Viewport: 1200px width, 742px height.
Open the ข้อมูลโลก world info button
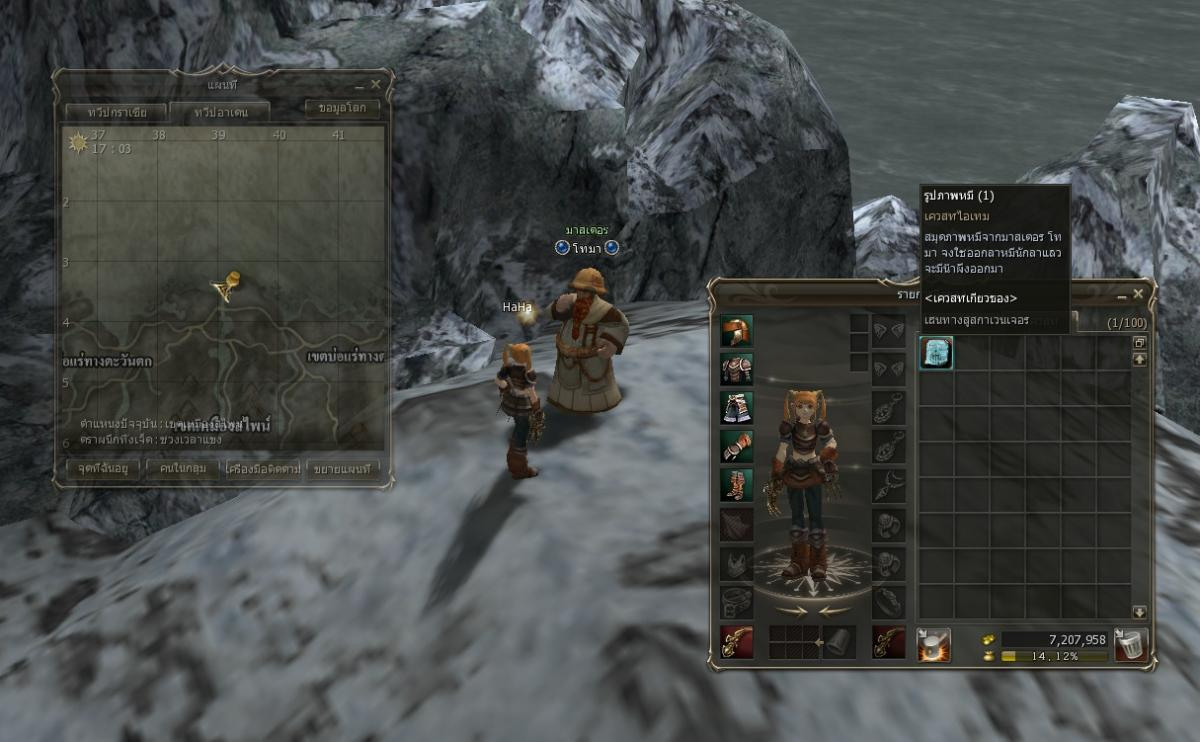[x=342, y=108]
